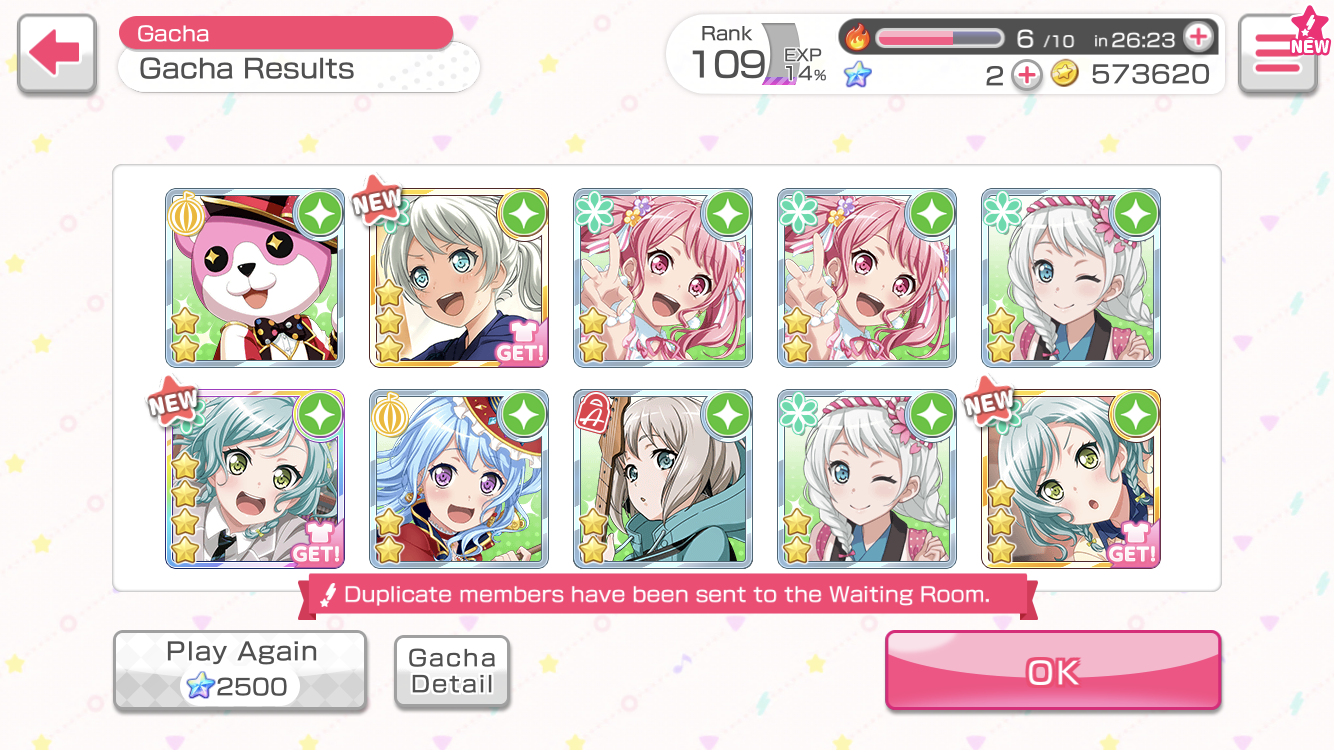The width and height of the screenshot is (1334, 750).
Task: Open the Gacha Detail info
Action: (x=452, y=671)
